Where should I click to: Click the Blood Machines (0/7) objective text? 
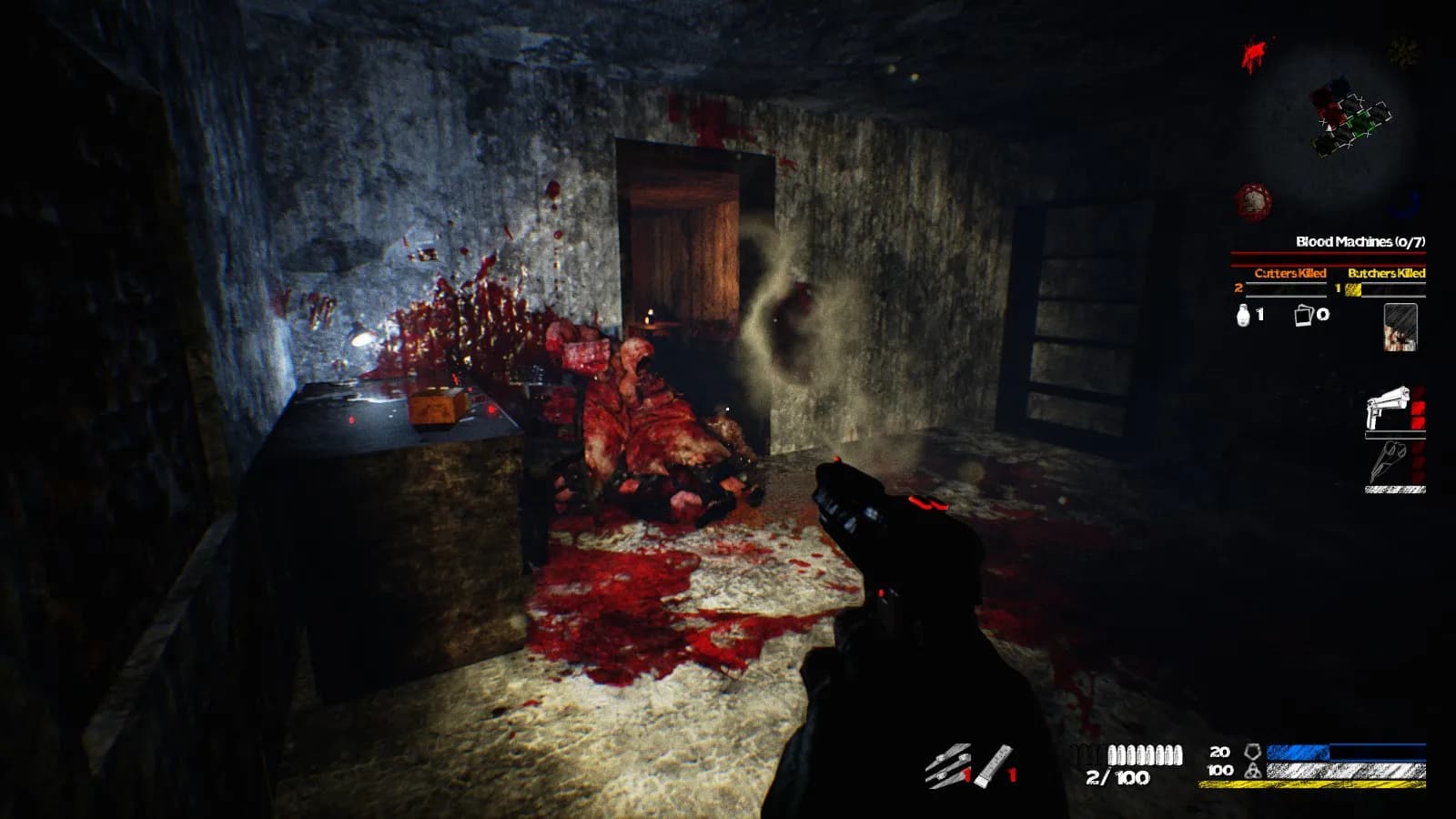[x=1362, y=241]
